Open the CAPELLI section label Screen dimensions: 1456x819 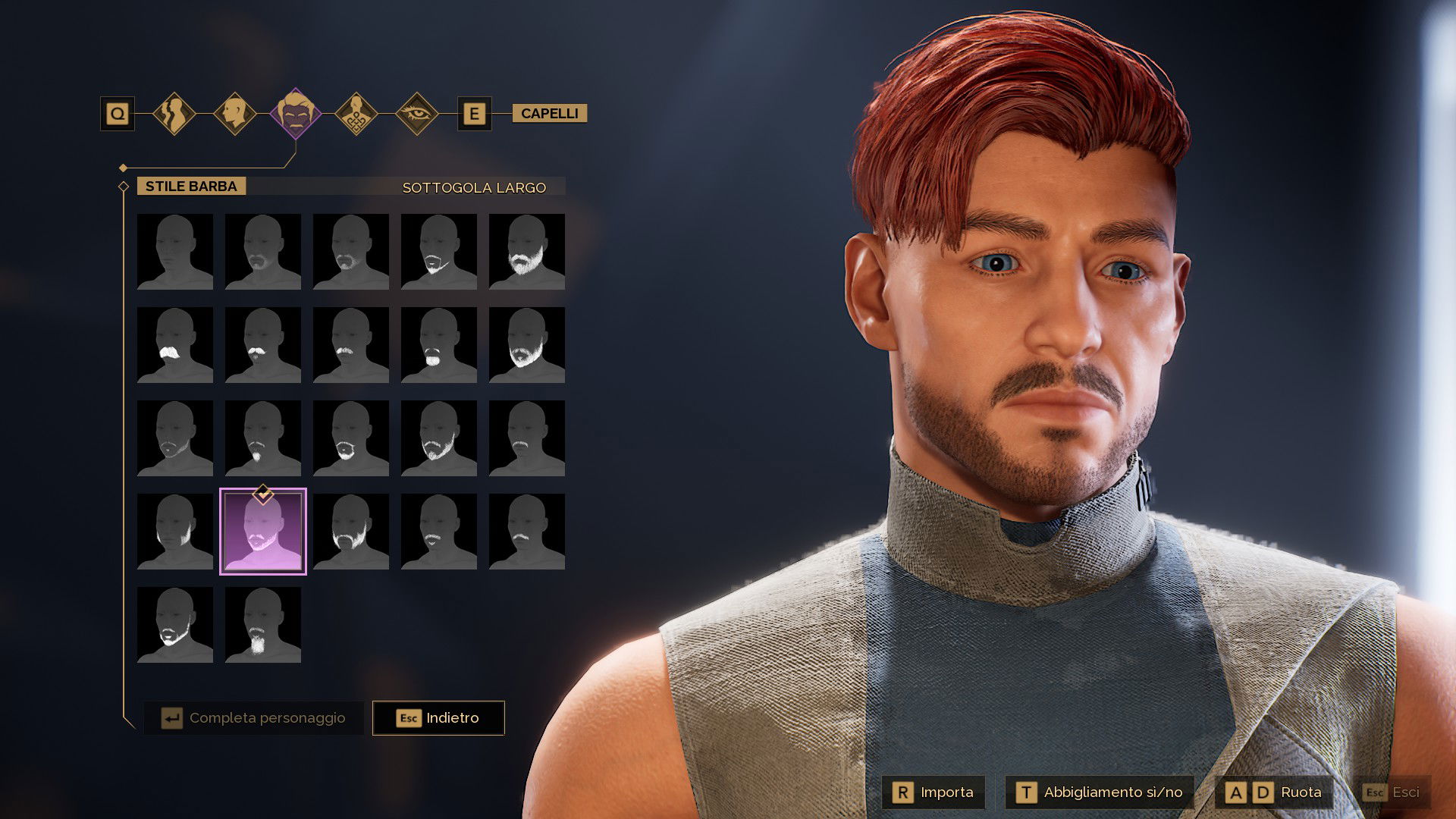(549, 114)
